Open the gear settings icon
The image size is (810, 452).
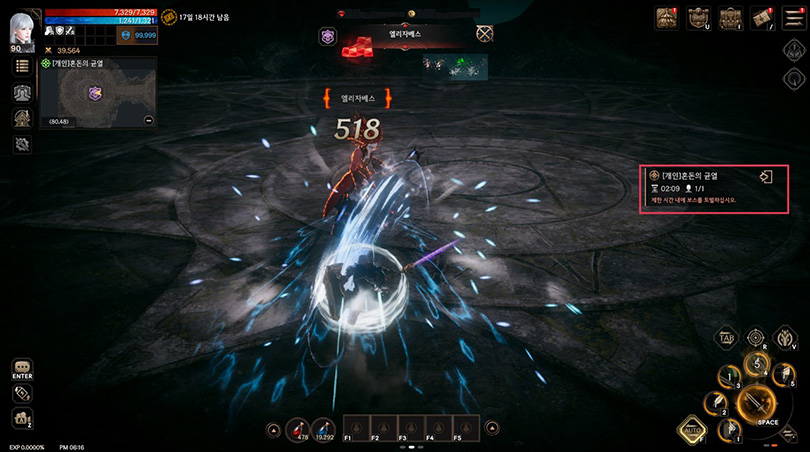(22, 144)
